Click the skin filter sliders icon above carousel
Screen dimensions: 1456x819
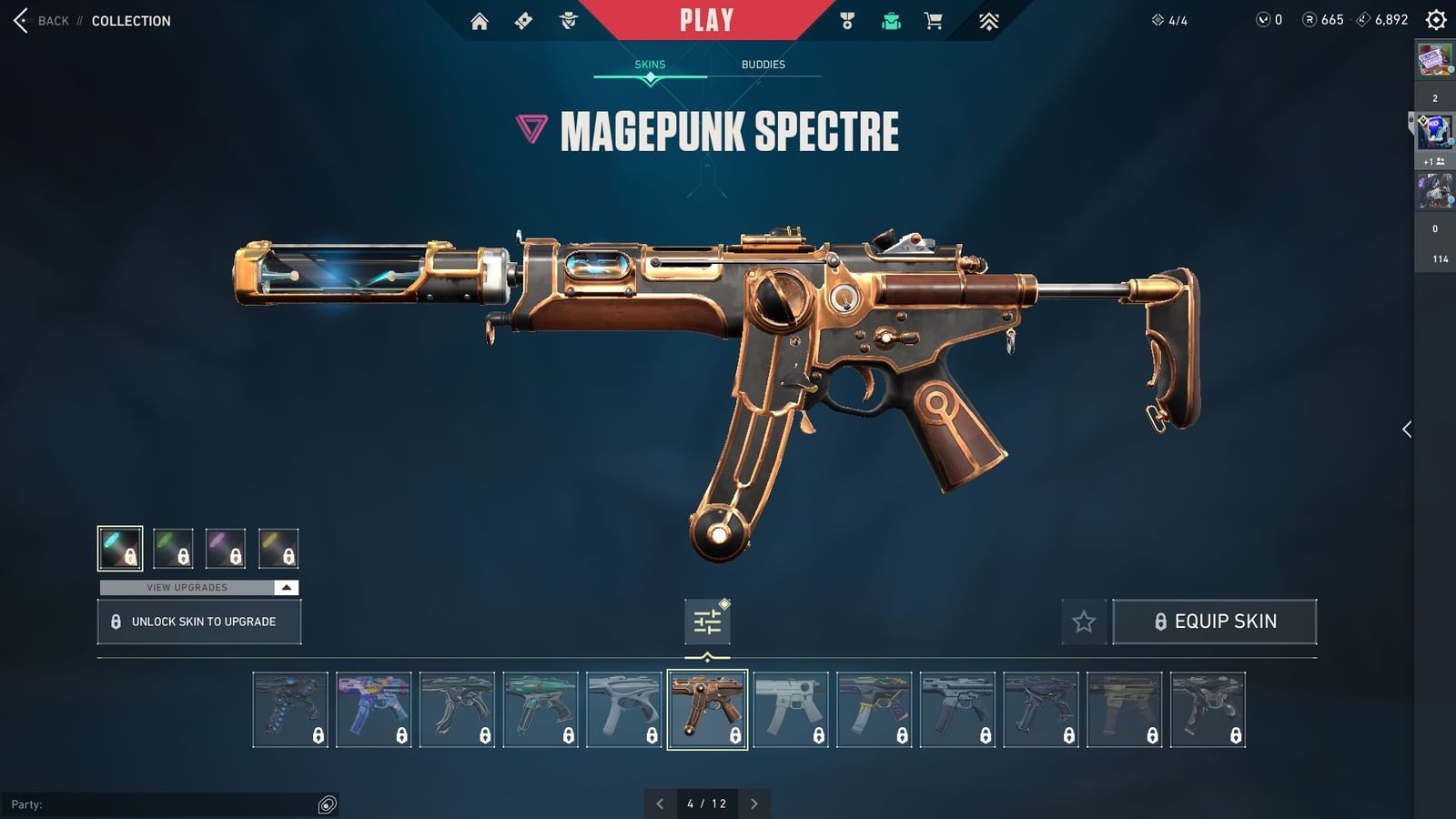coord(707,619)
